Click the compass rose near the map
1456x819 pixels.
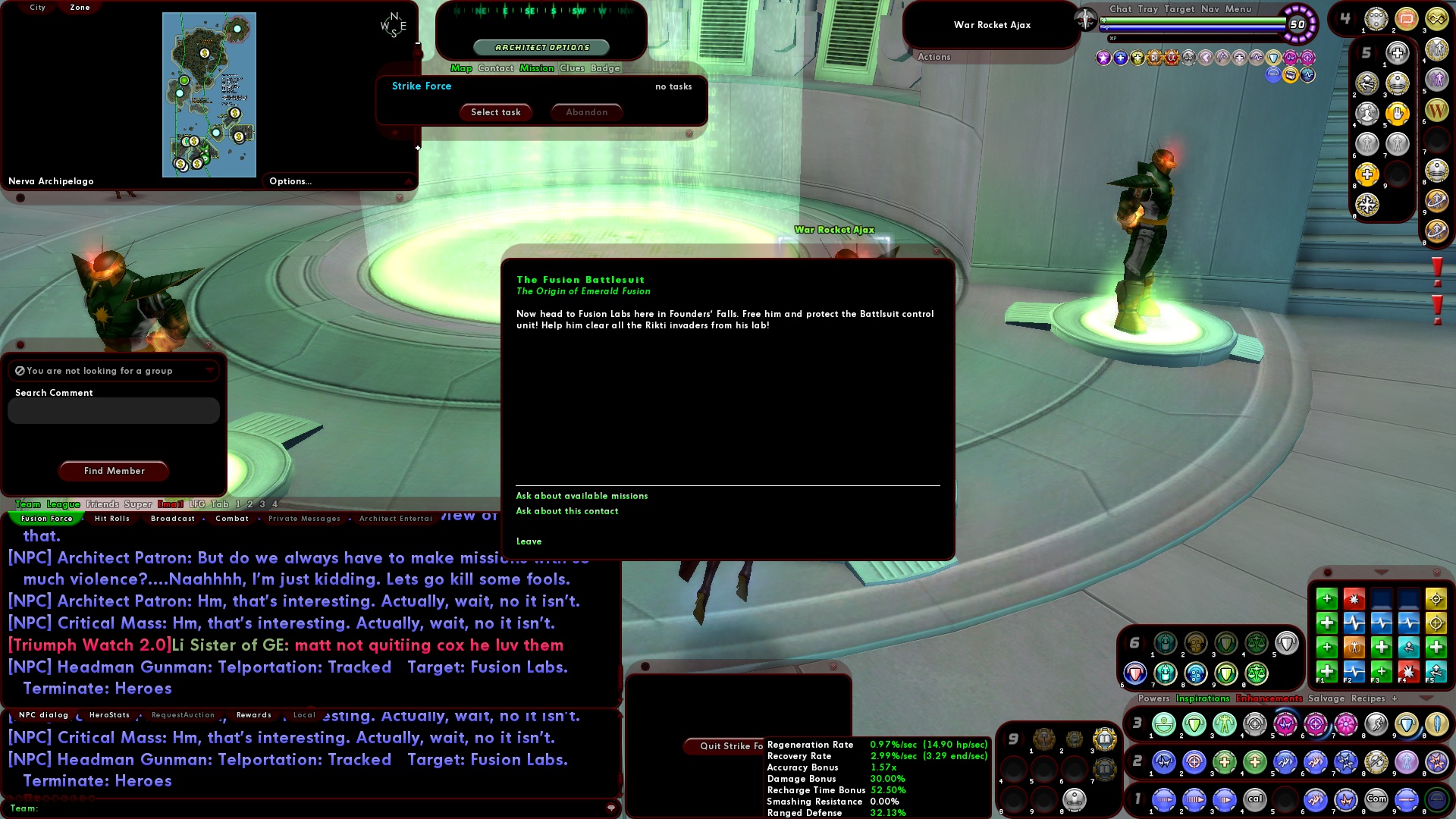tap(394, 23)
